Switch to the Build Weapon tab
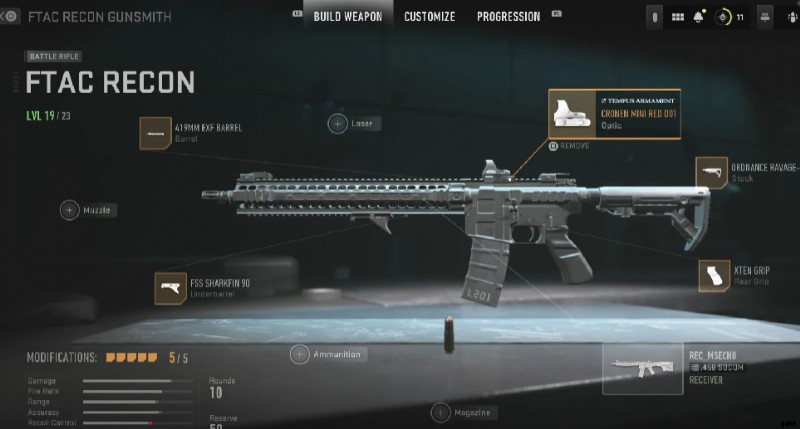The width and height of the screenshot is (800, 429). click(x=347, y=17)
